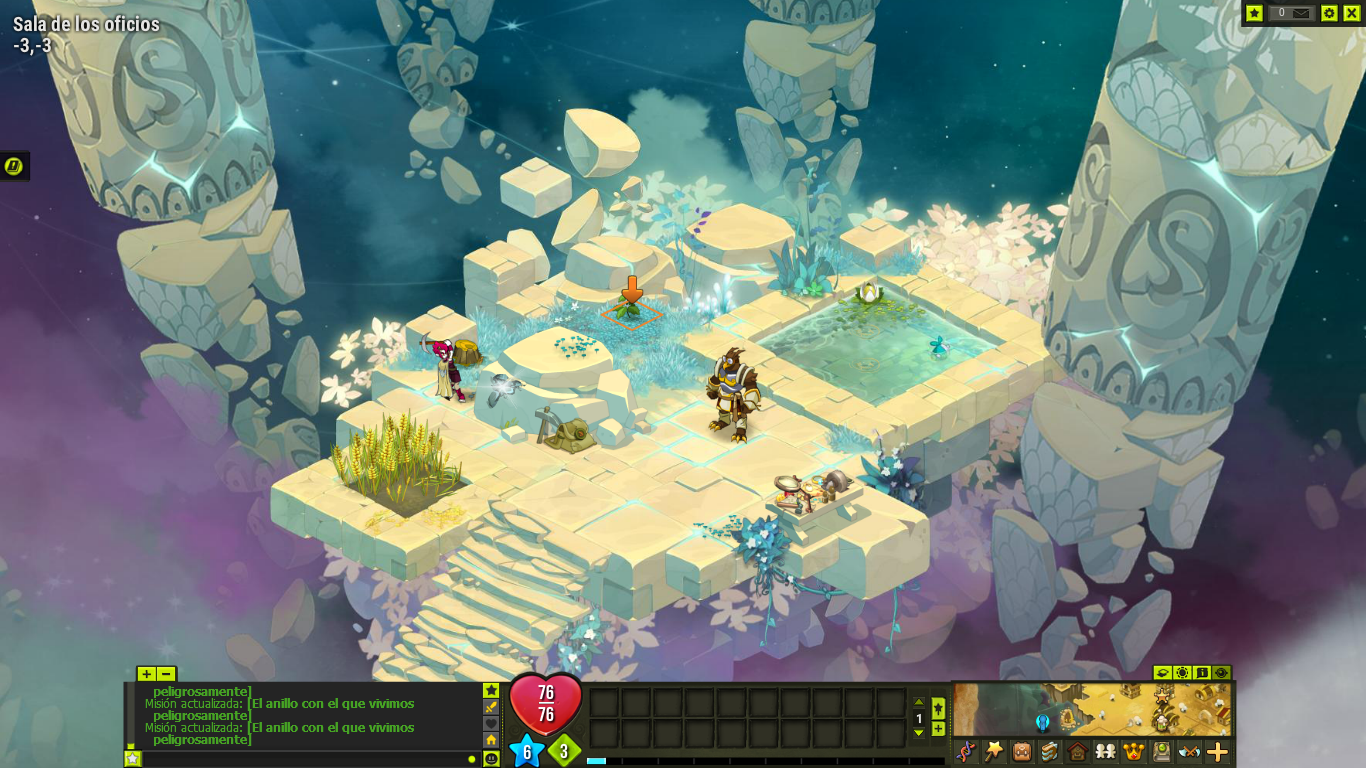Expand more menu options with the plus icon
Image resolution: width=1366 pixels, height=768 pixels.
click(x=1218, y=752)
